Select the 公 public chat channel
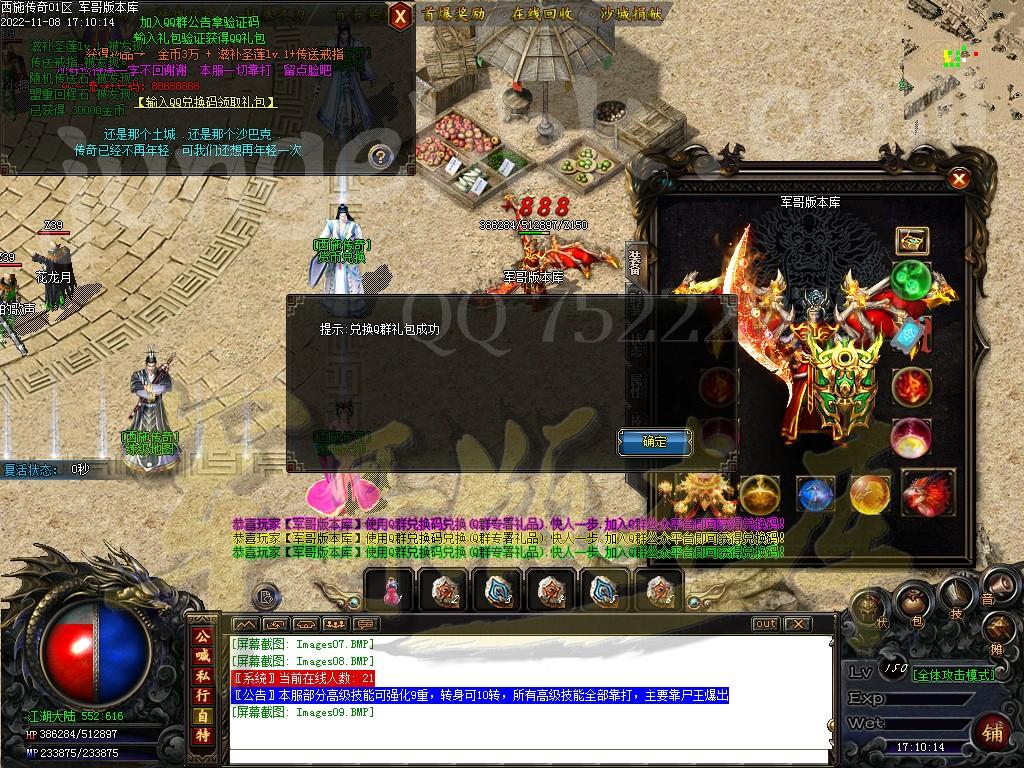Screen dimensions: 1024x768 coord(203,635)
